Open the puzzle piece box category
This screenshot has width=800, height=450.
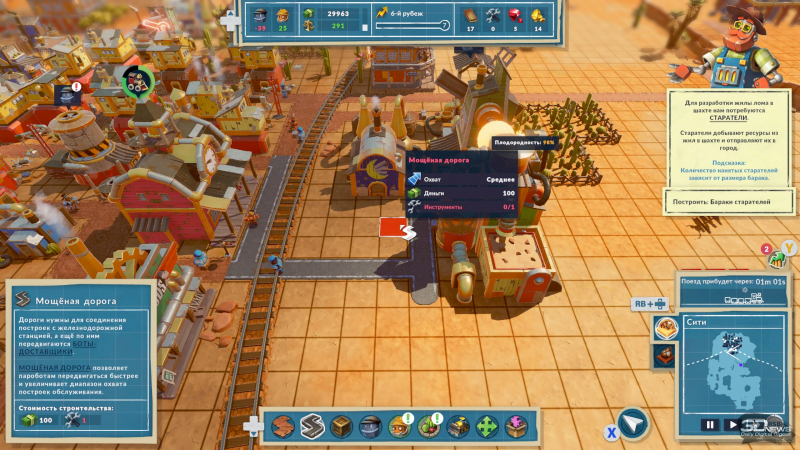516,426
